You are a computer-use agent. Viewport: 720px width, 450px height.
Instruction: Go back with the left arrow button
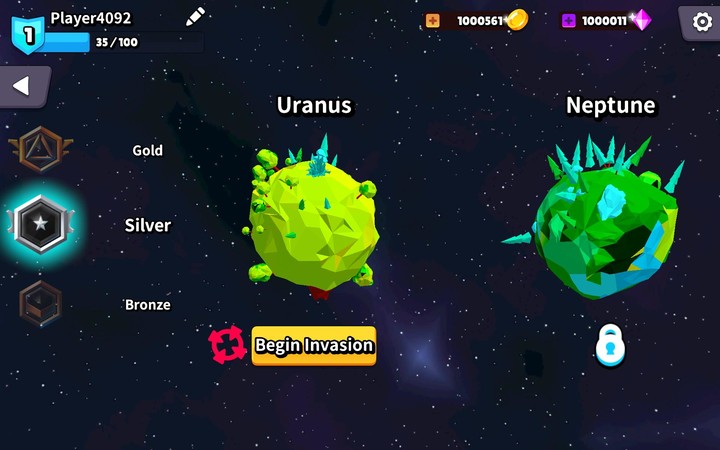coord(21,87)
